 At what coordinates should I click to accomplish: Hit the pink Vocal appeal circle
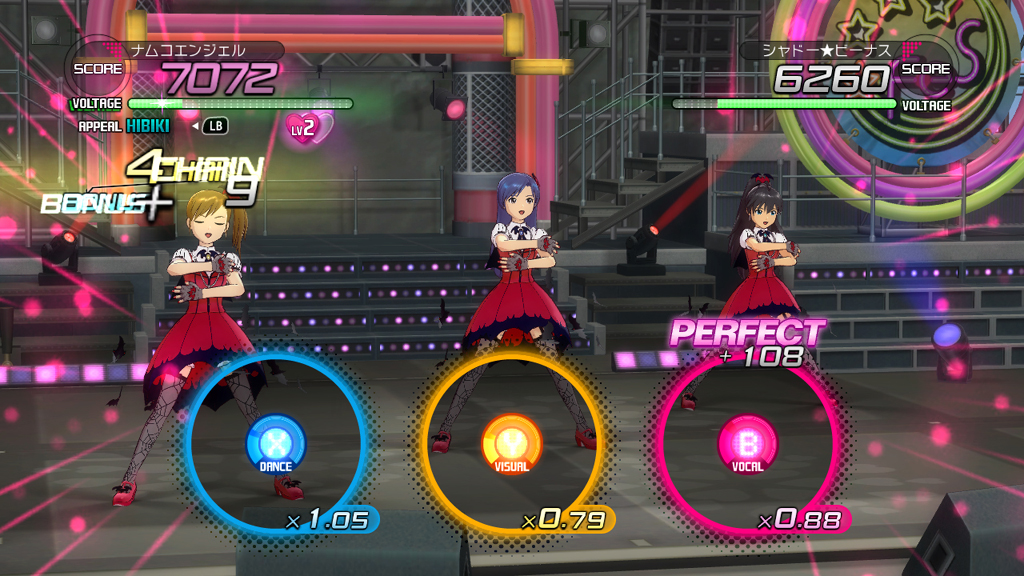[747, 443]
